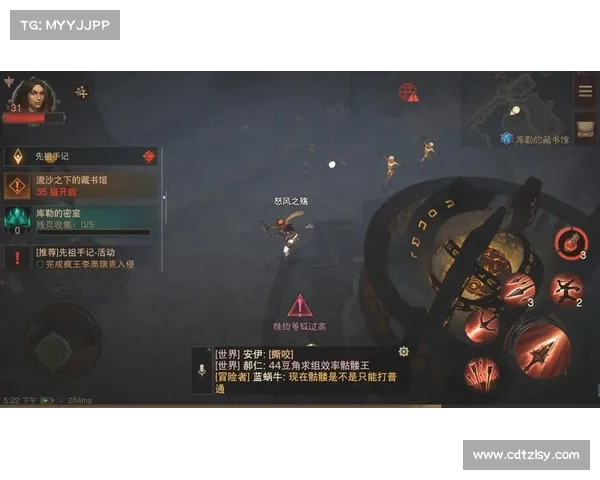Screen dimensions: 600x480
Task: Tap the red diamond icon on 先祖手记
Action: point(149,156)
